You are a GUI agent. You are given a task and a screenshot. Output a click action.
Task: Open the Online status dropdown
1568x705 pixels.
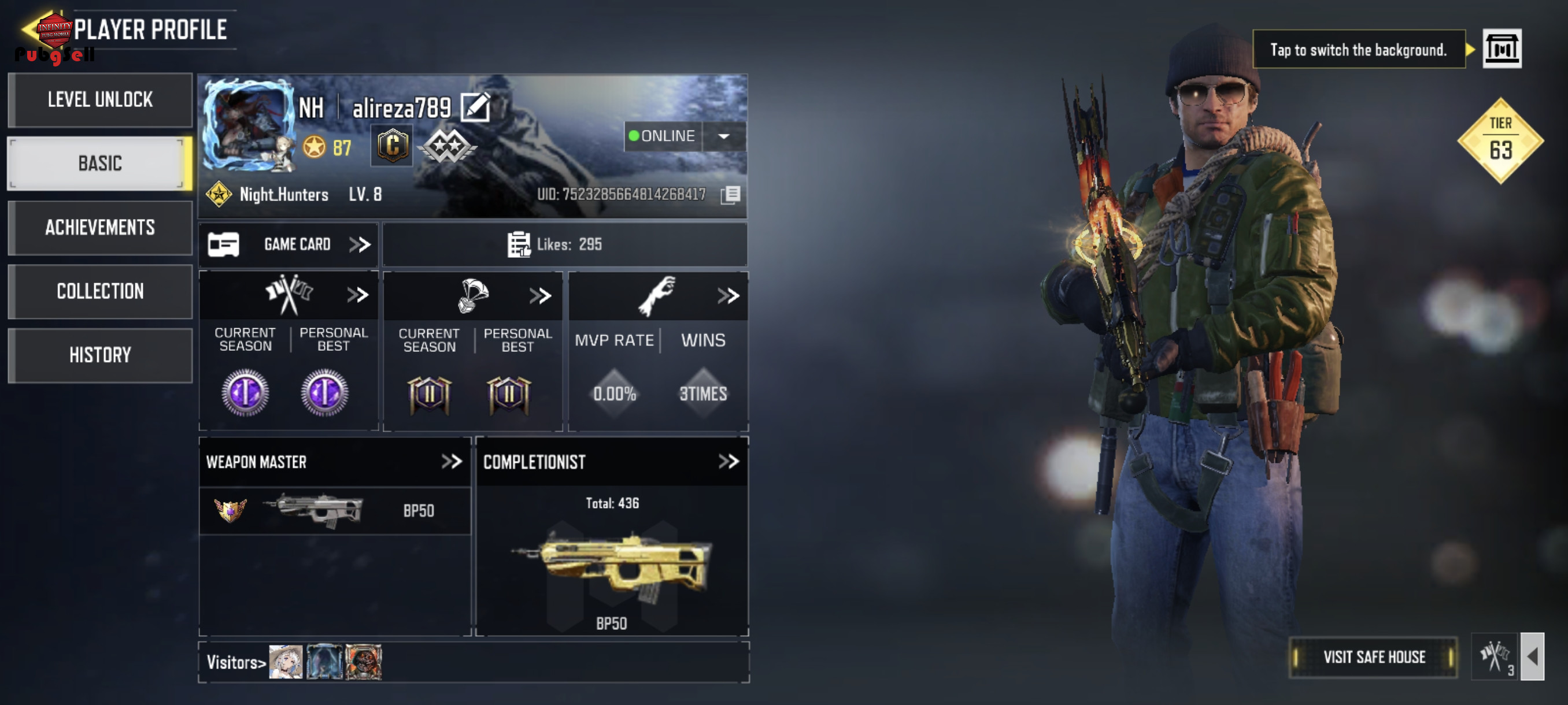pyautogui.click(x=724, y=136)
